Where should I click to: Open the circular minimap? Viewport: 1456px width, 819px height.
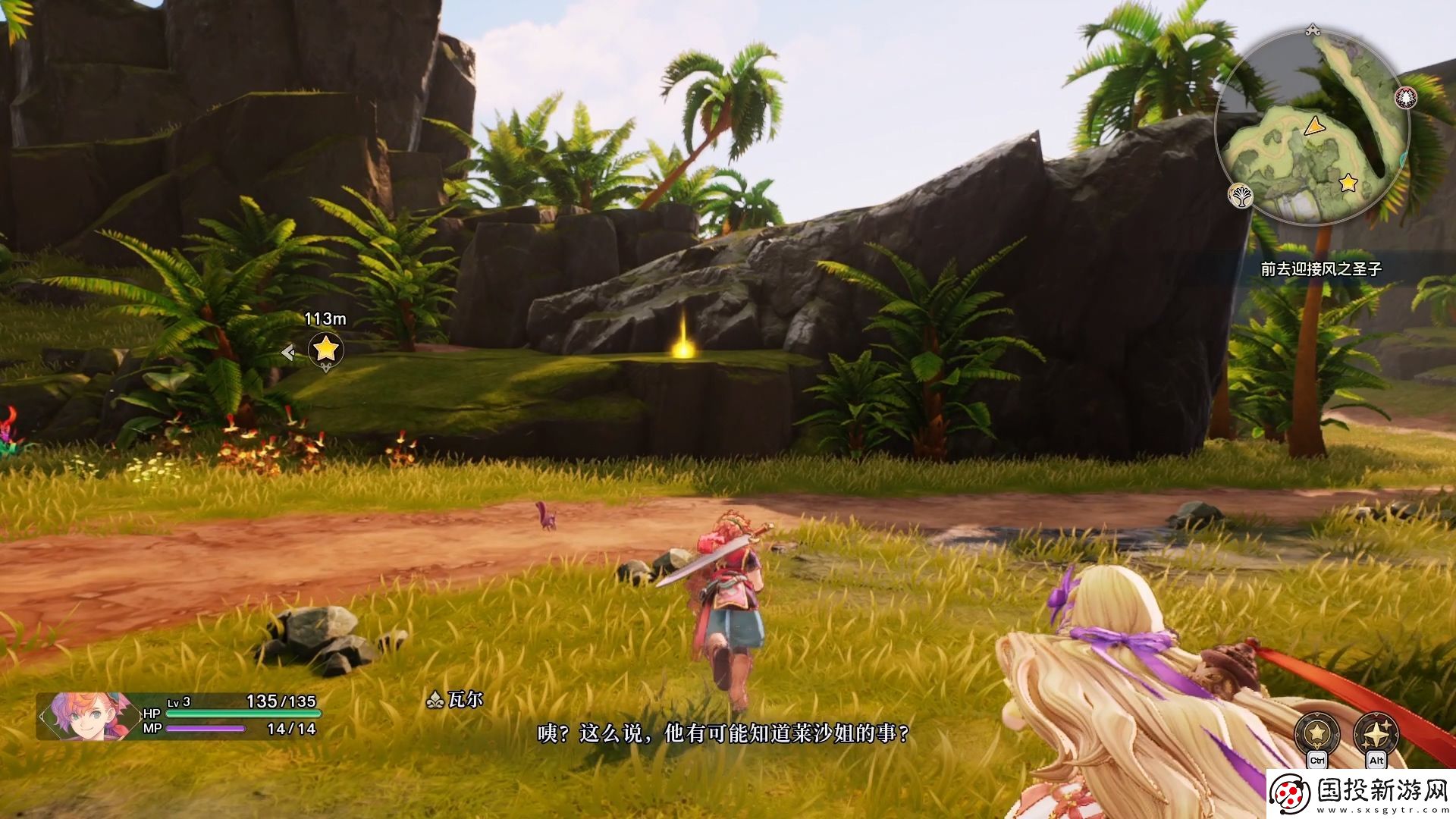[x=1312, y=127]
